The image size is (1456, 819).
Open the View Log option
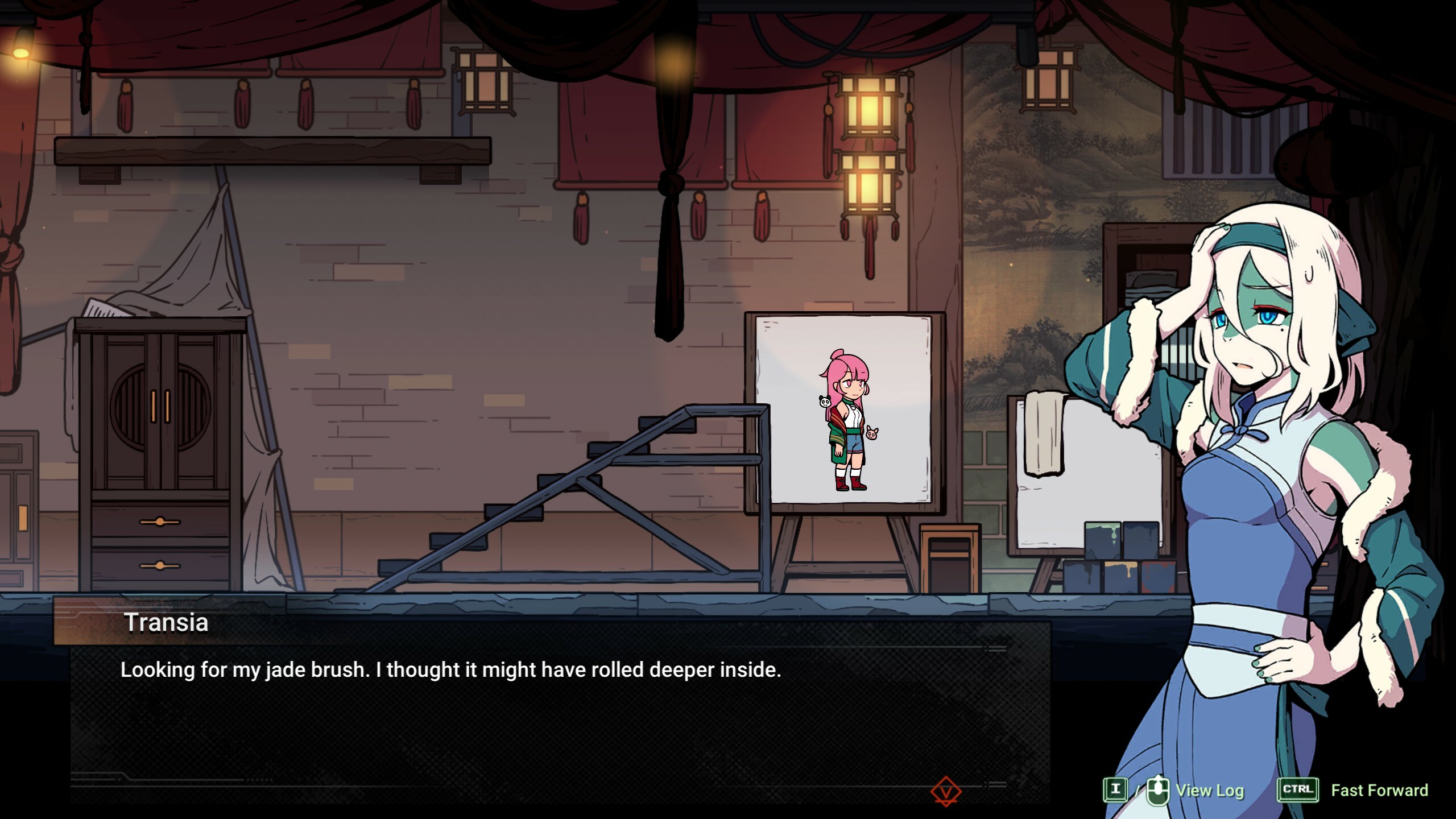(x=1209, y=791)
